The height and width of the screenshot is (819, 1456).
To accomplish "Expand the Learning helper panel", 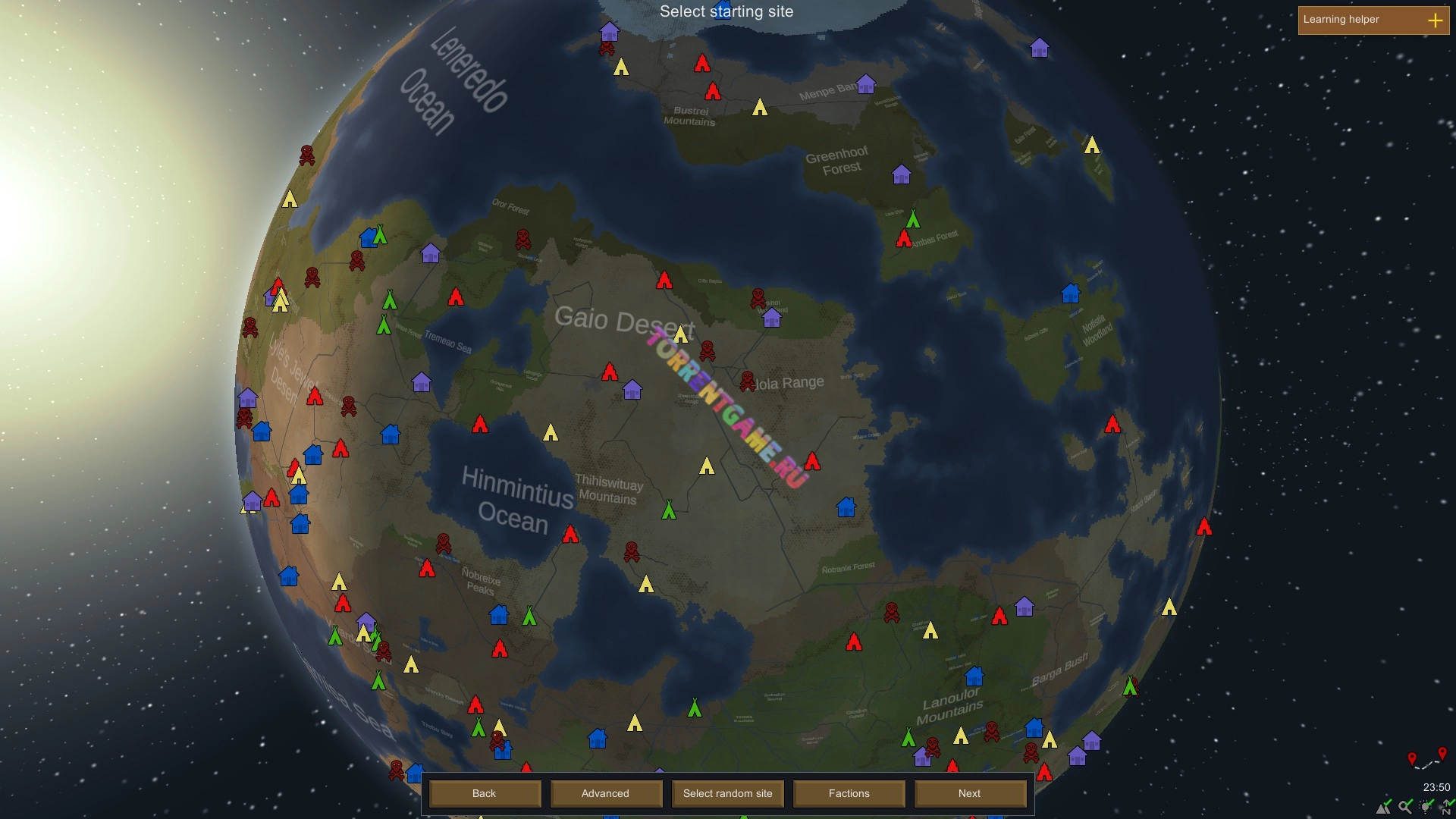I will pyautogui.click(x=1435, y=20).
